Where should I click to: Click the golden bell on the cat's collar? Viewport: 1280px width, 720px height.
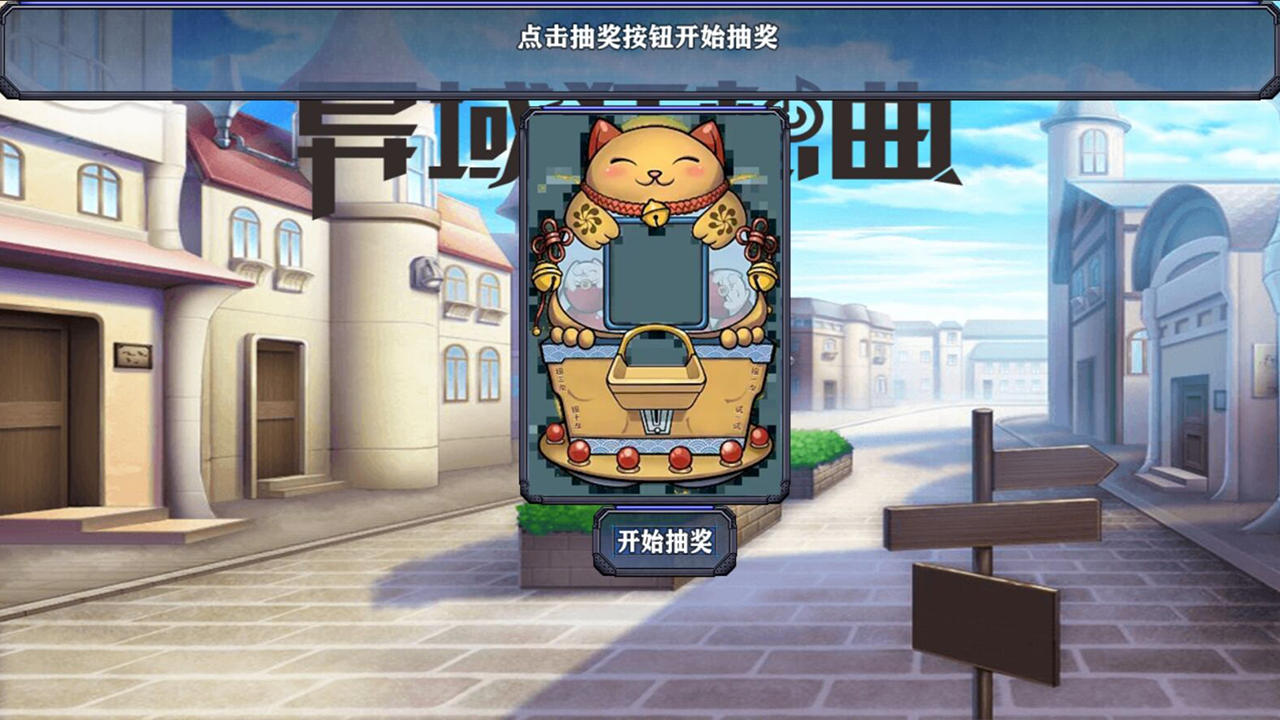coord(657,213)
